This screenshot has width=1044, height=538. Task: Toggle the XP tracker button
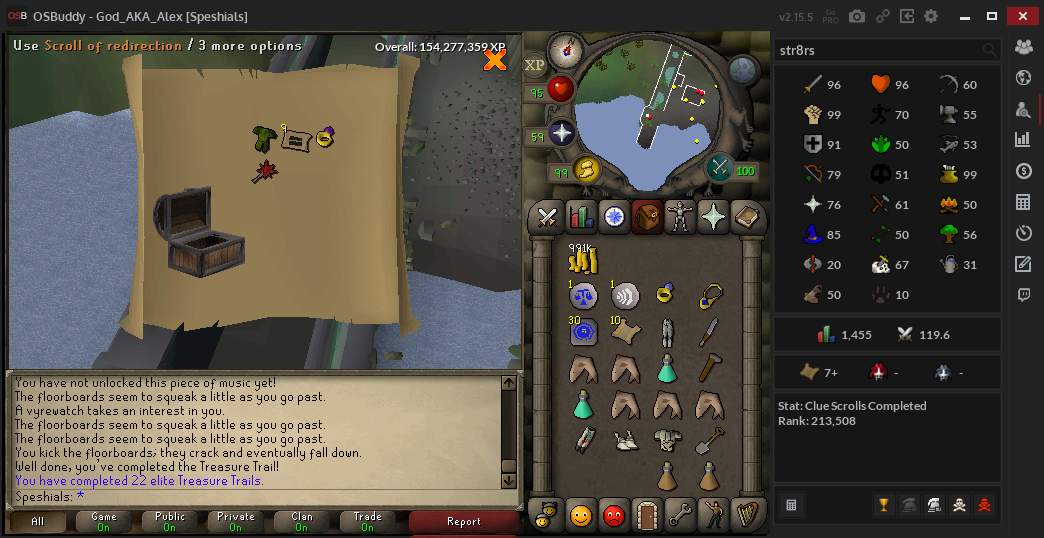click(x=535, y=65)
